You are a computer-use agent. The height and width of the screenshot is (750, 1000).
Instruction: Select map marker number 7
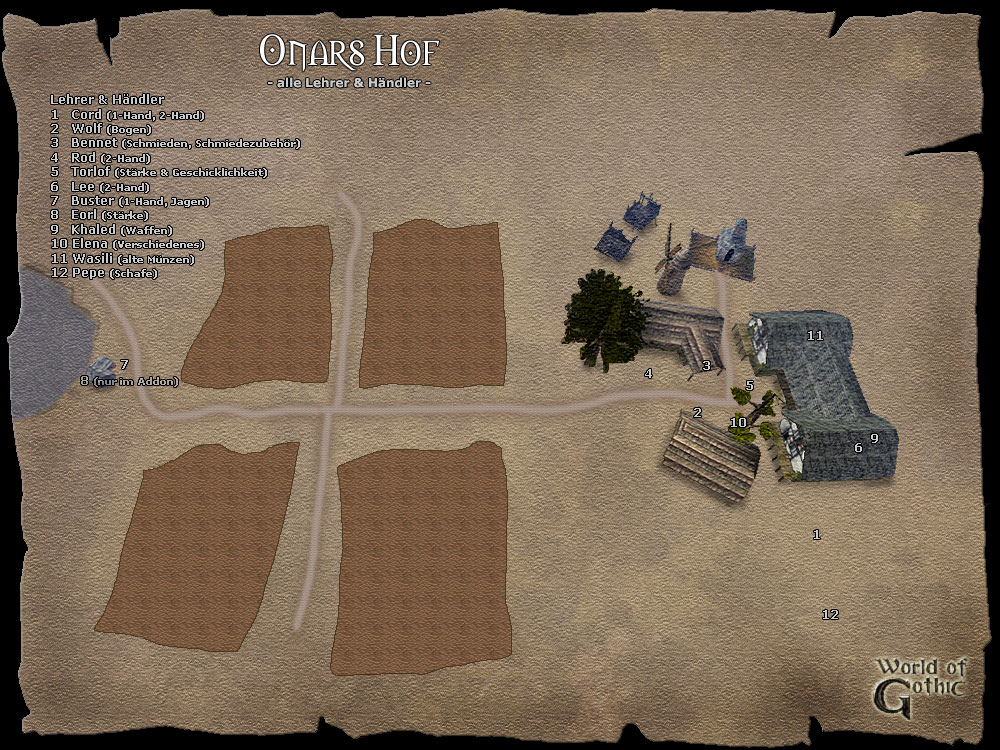tap(124, 365)
